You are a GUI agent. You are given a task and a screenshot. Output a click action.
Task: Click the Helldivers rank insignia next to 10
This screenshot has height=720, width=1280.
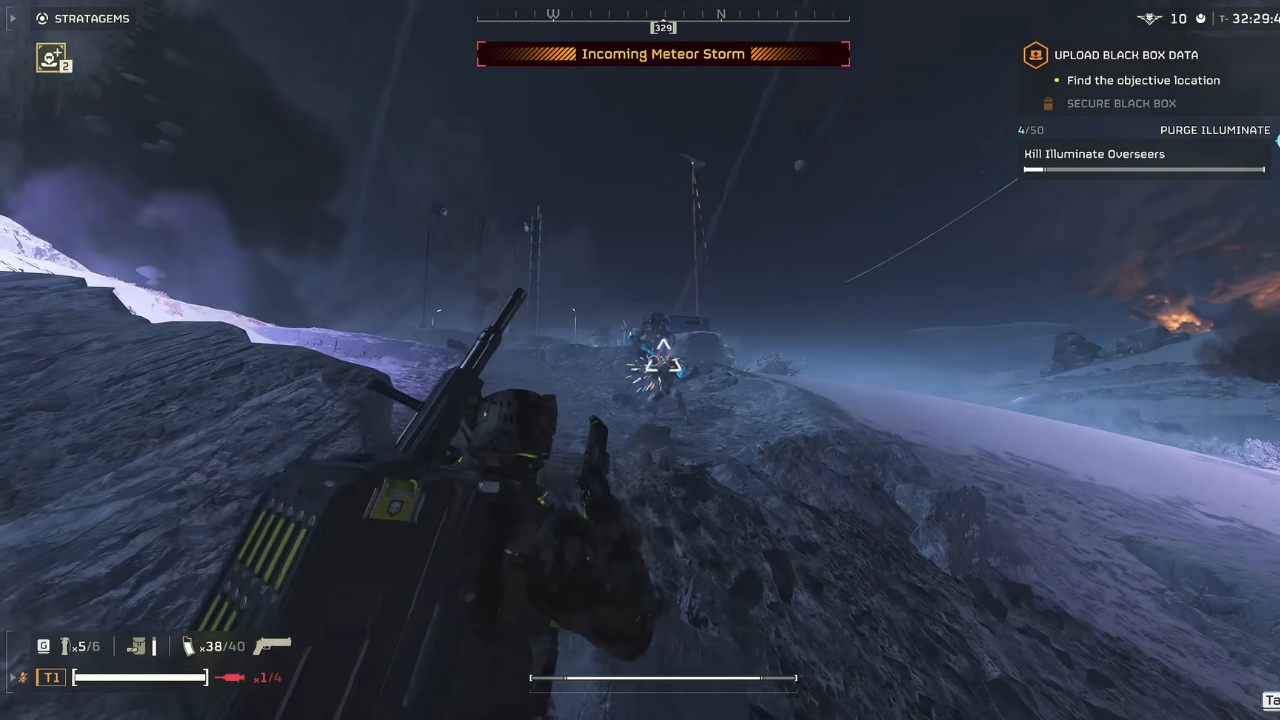click(x=1149, y=18)
